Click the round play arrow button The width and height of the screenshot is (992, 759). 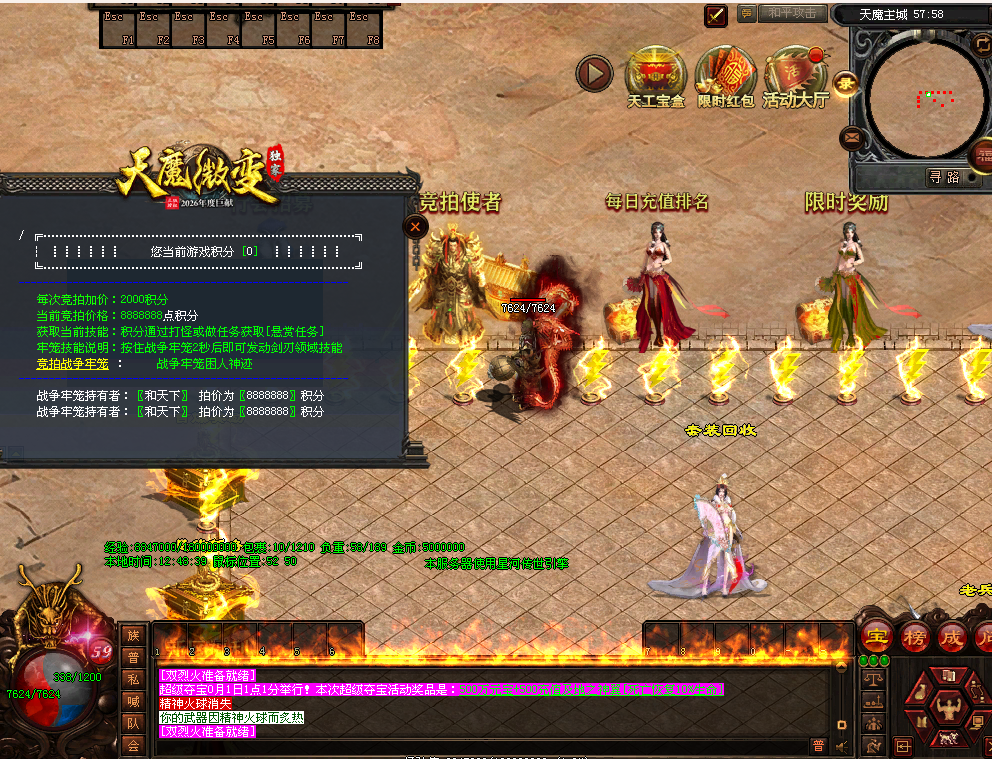click(594, 73)
